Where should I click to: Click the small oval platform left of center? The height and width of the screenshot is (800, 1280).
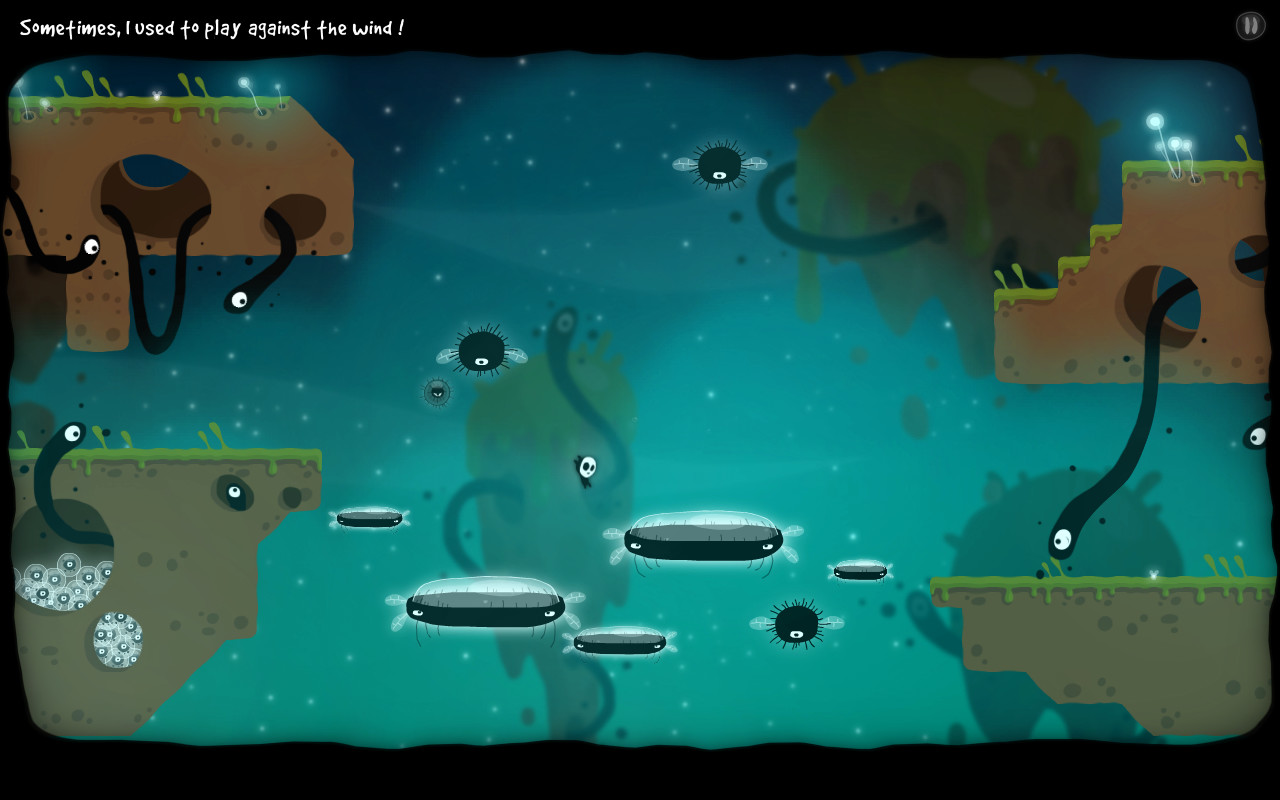coord(370,517)
